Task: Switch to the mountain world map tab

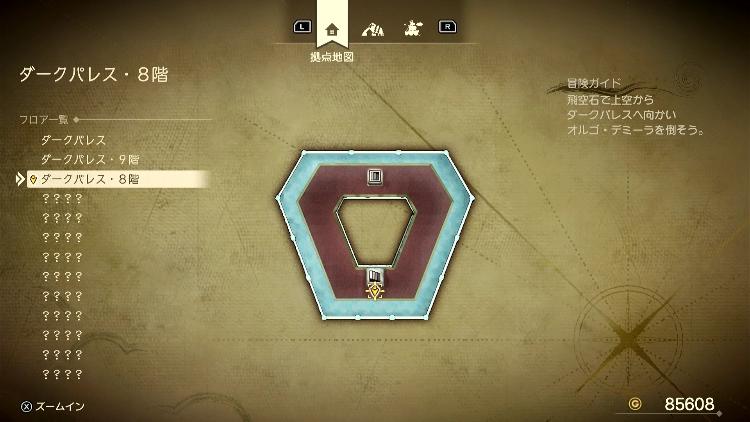Action: pos(372,28)
